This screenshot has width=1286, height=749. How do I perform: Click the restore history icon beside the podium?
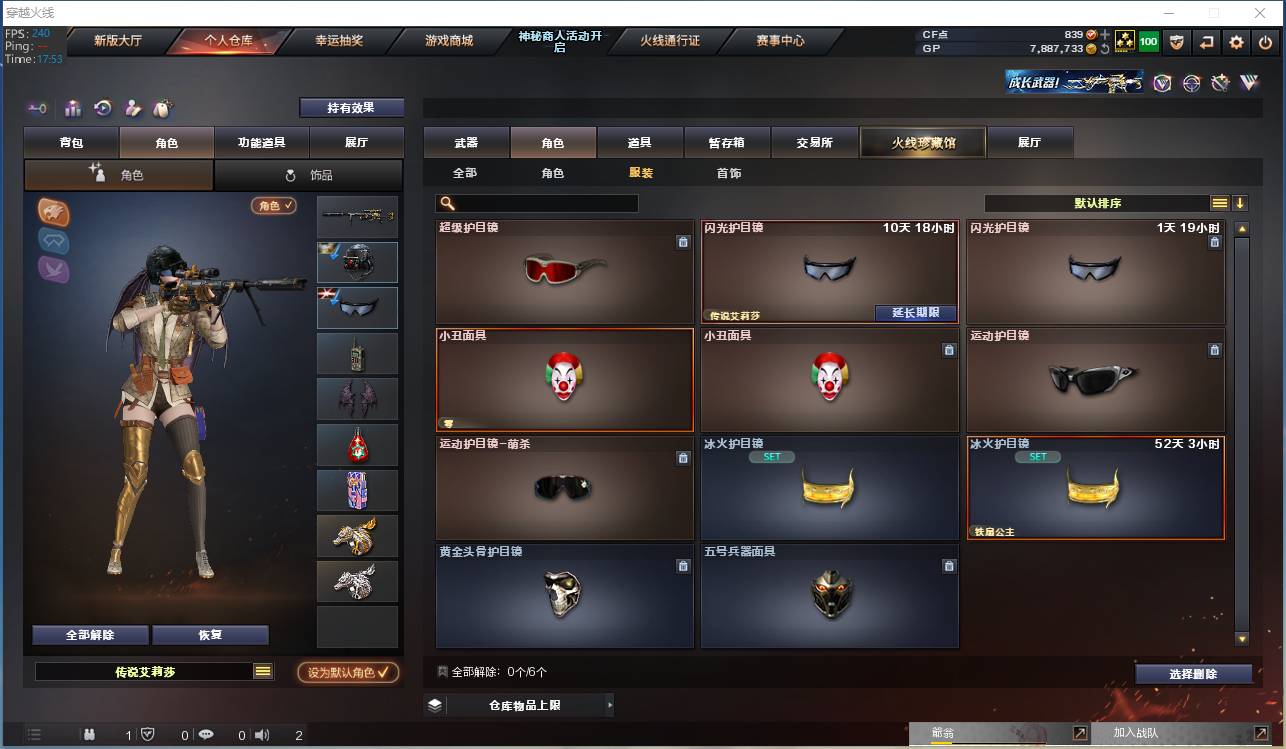(103, 108)
